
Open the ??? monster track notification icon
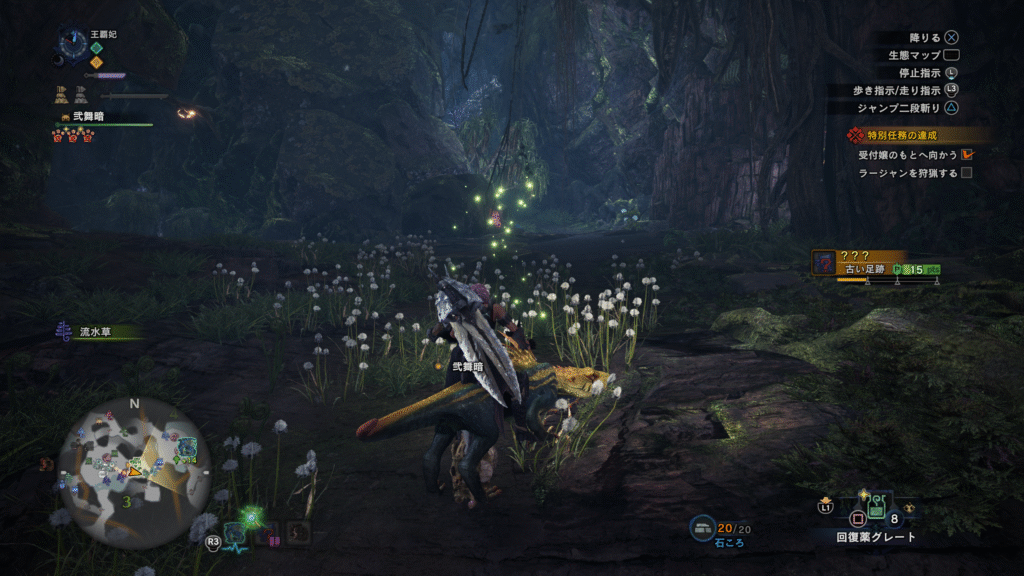coord(823,262)
